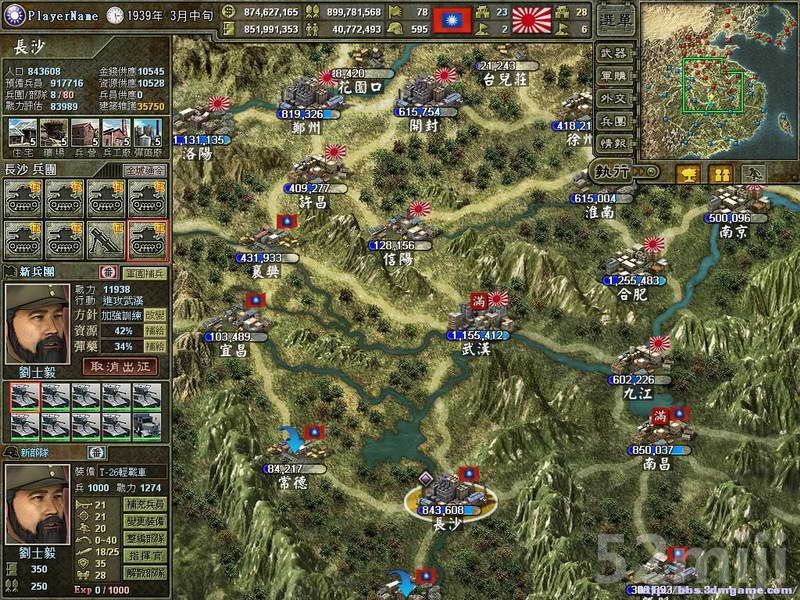Open the 選單 main menu
This screenshot has height=600, width=800.
(613, 20)
